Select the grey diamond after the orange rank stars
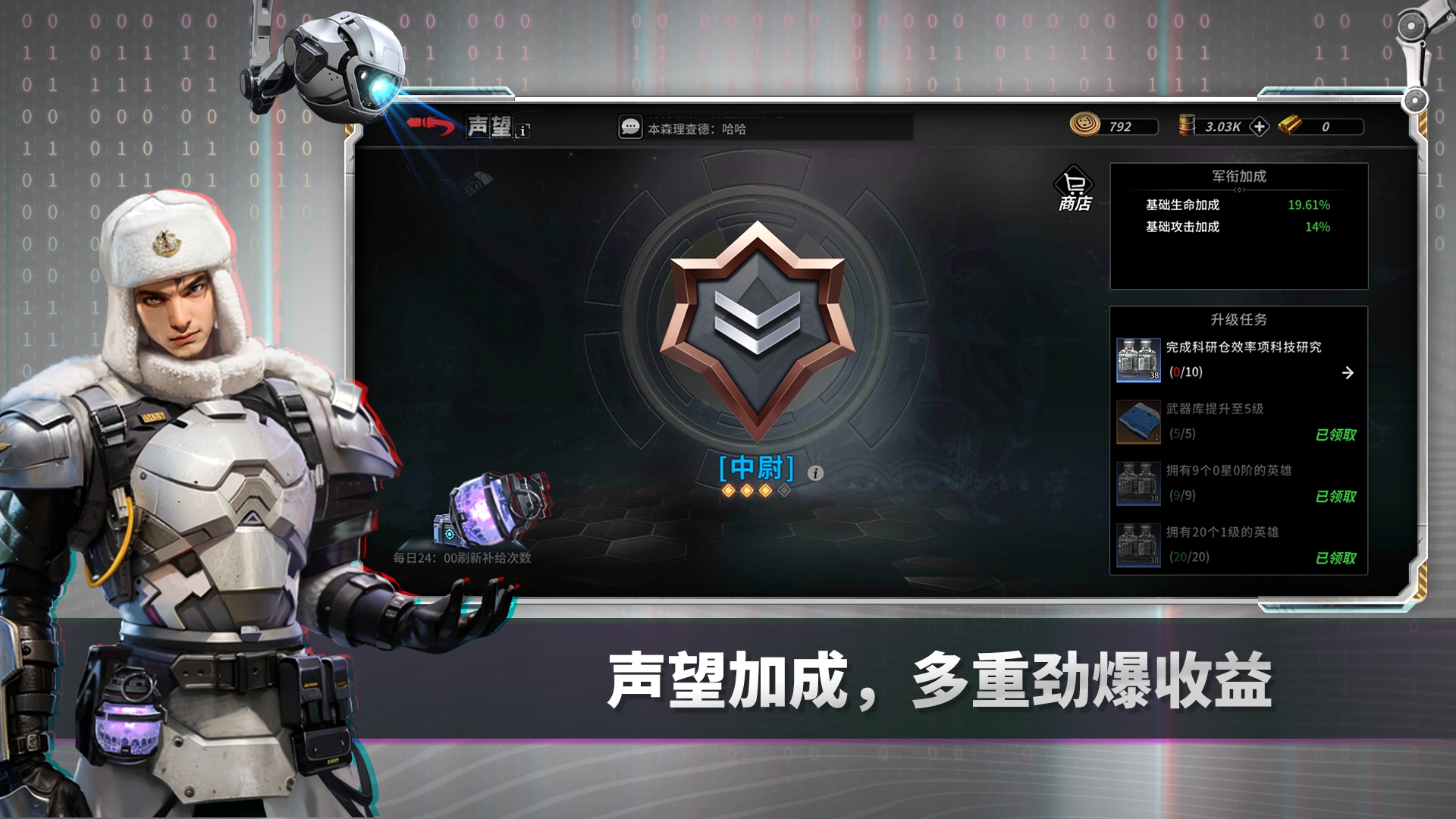 [784, 490]
